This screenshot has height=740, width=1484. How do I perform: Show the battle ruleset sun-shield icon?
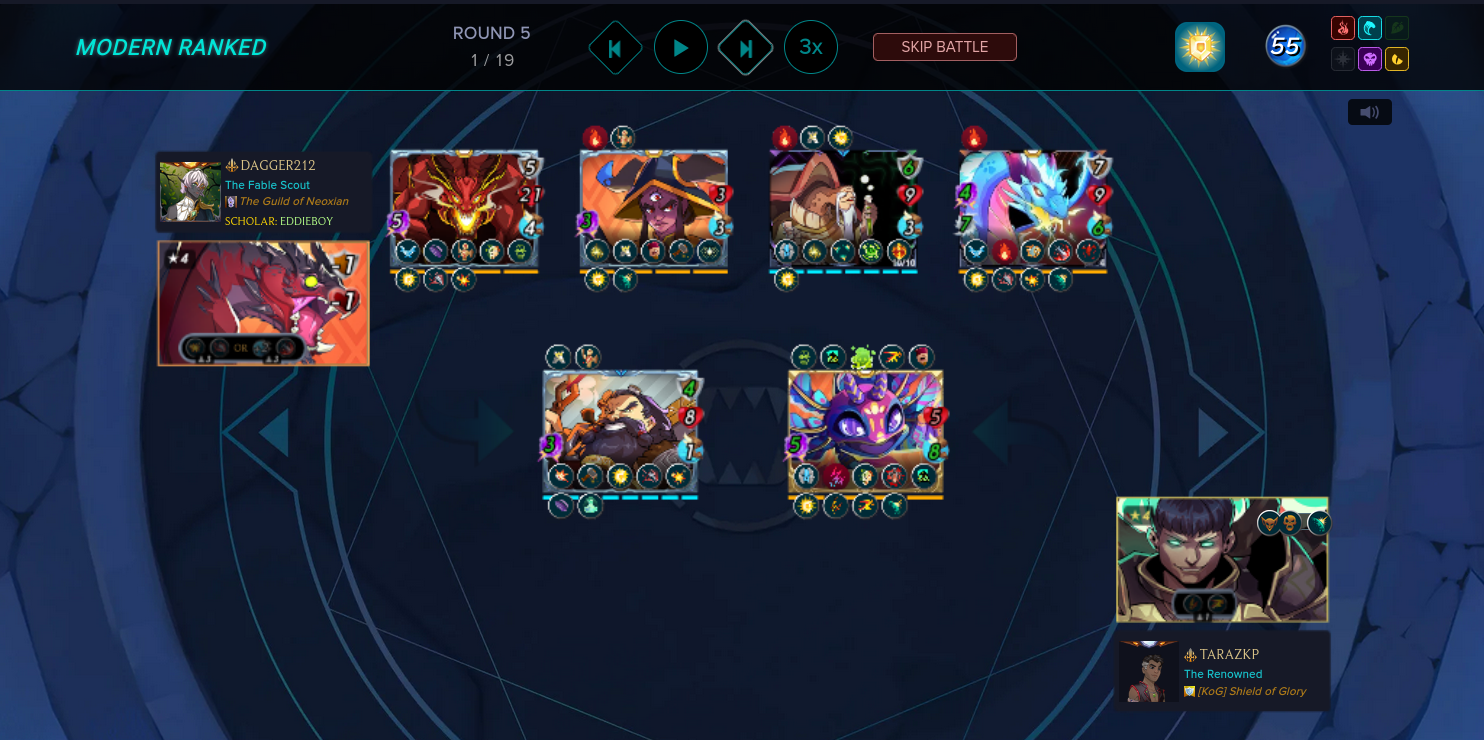pos(1199,47)
